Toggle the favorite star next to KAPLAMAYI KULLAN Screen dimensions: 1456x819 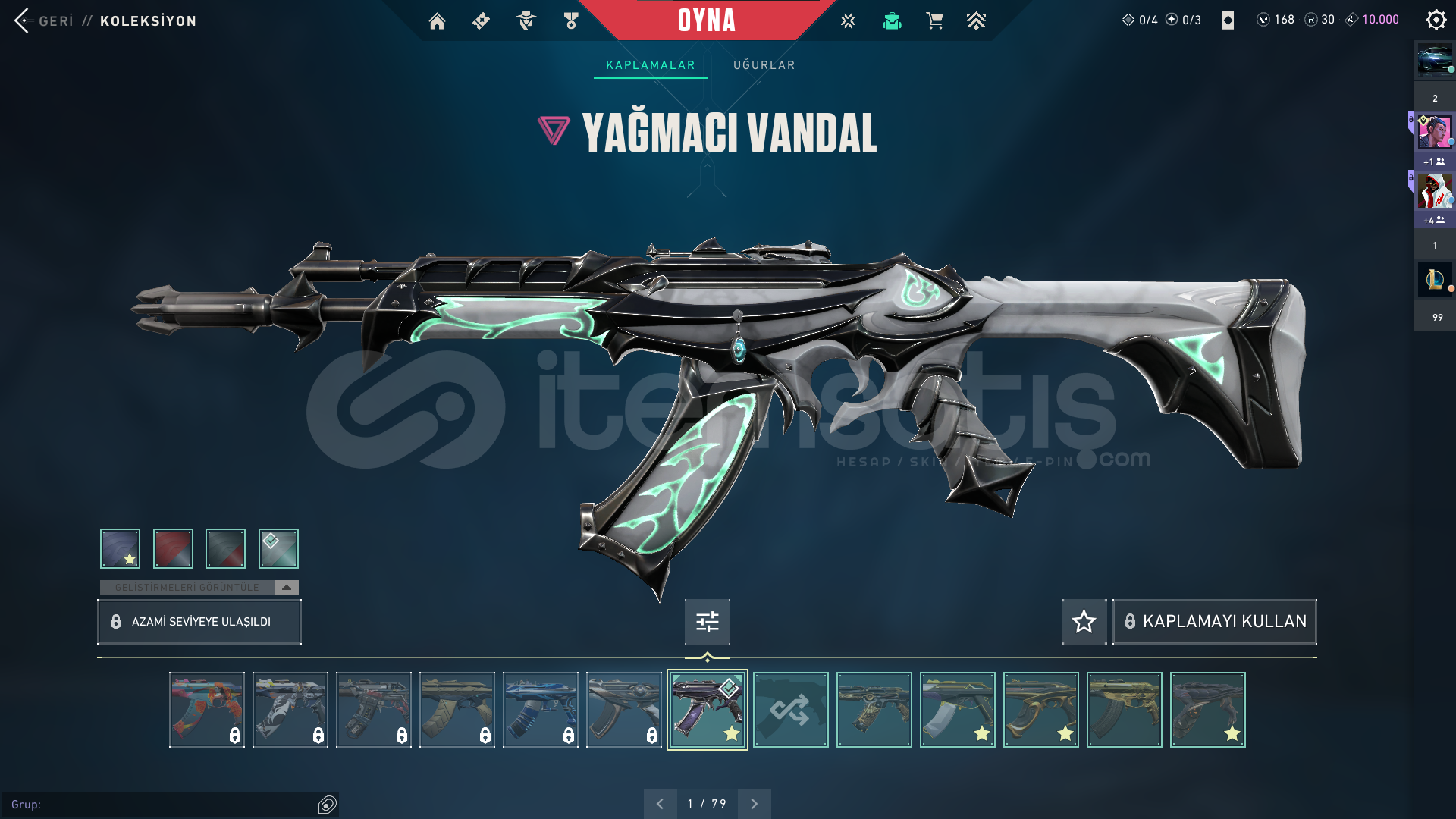1083,622
